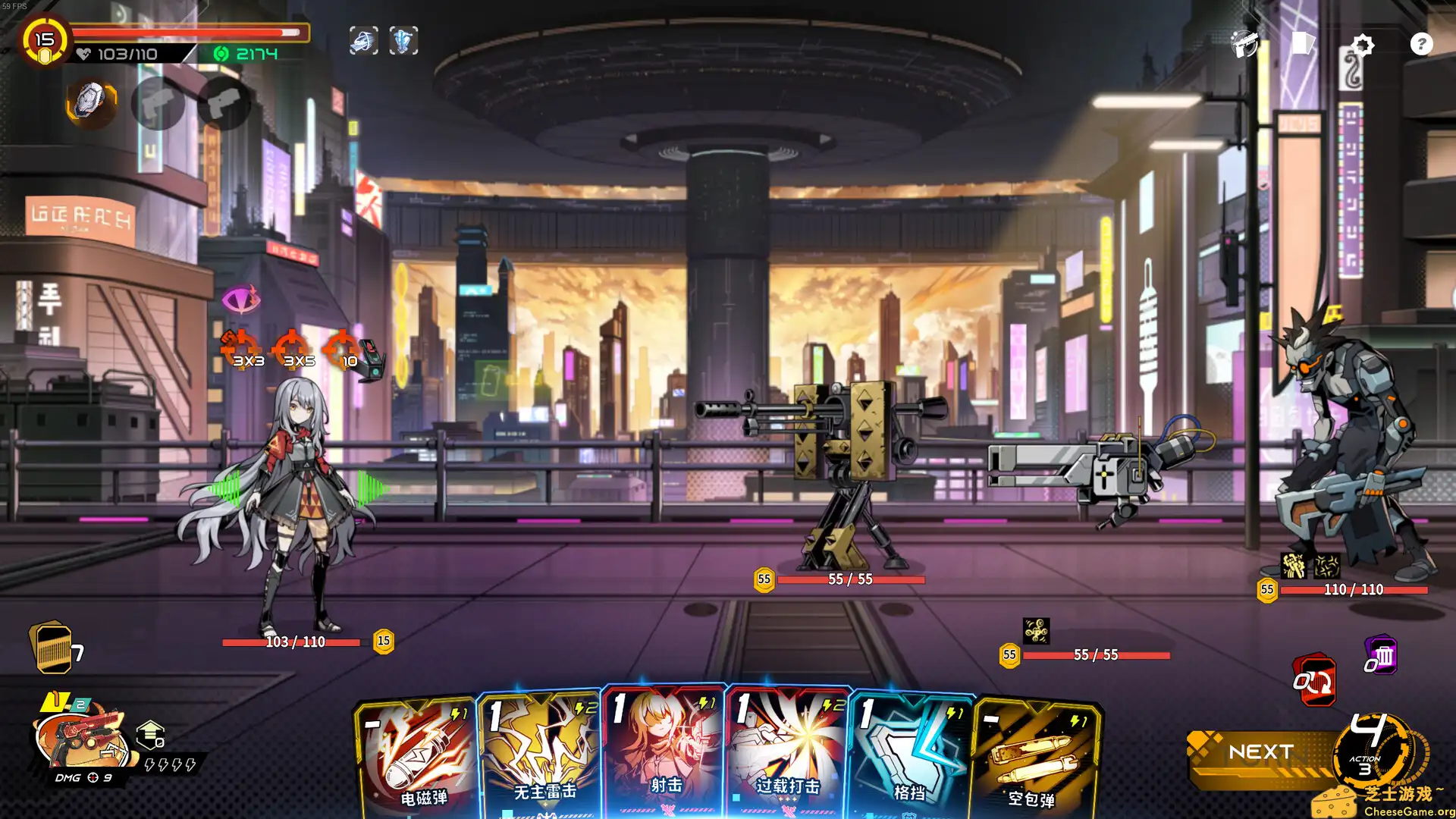Open the question mark help
The height and width of the screenshot is (819, 1456).
pyautogui.click(x=1421, y=44)
